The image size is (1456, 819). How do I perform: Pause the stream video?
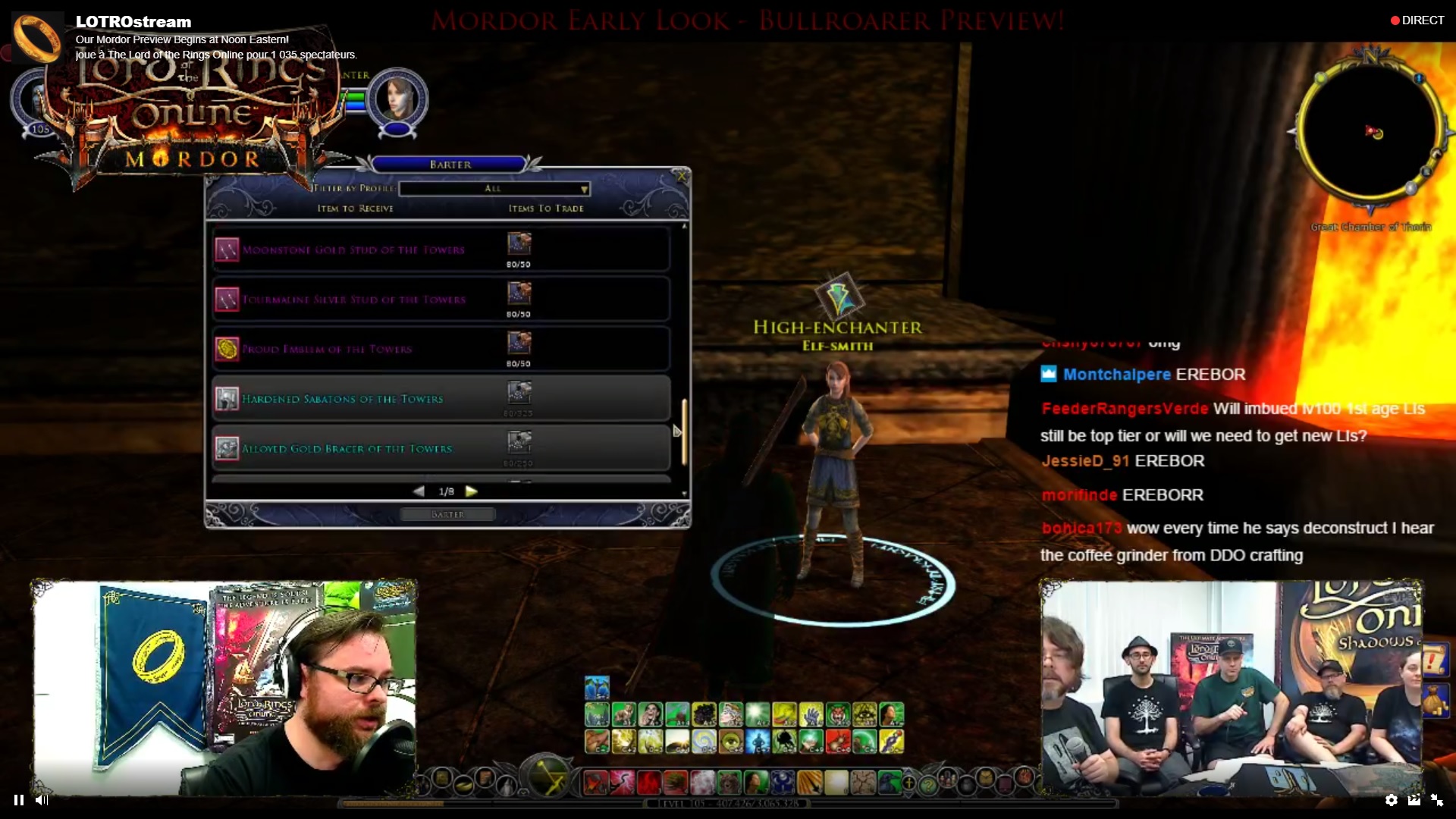coord(19,799)
